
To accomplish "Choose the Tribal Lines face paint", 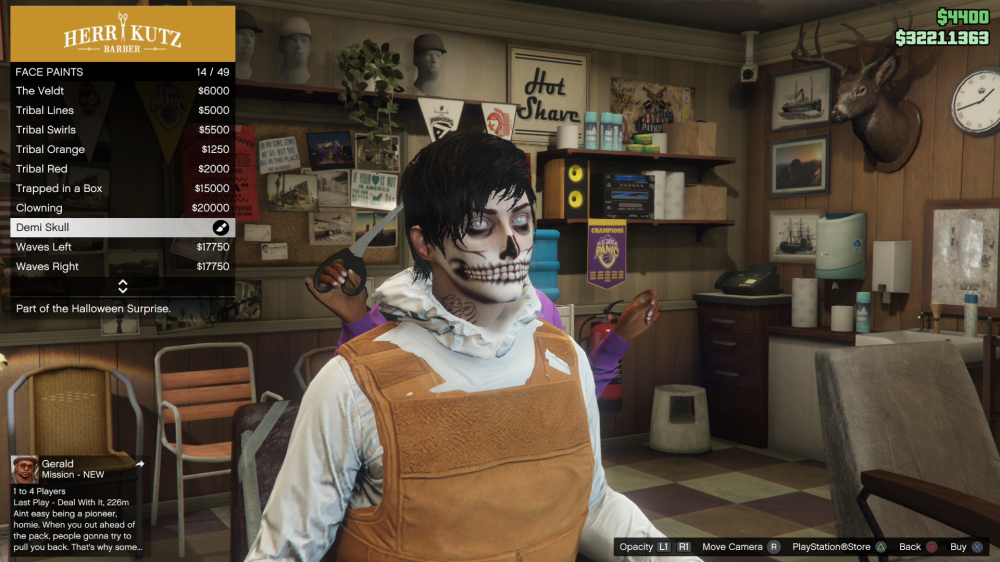I will [x=122, y=111].
